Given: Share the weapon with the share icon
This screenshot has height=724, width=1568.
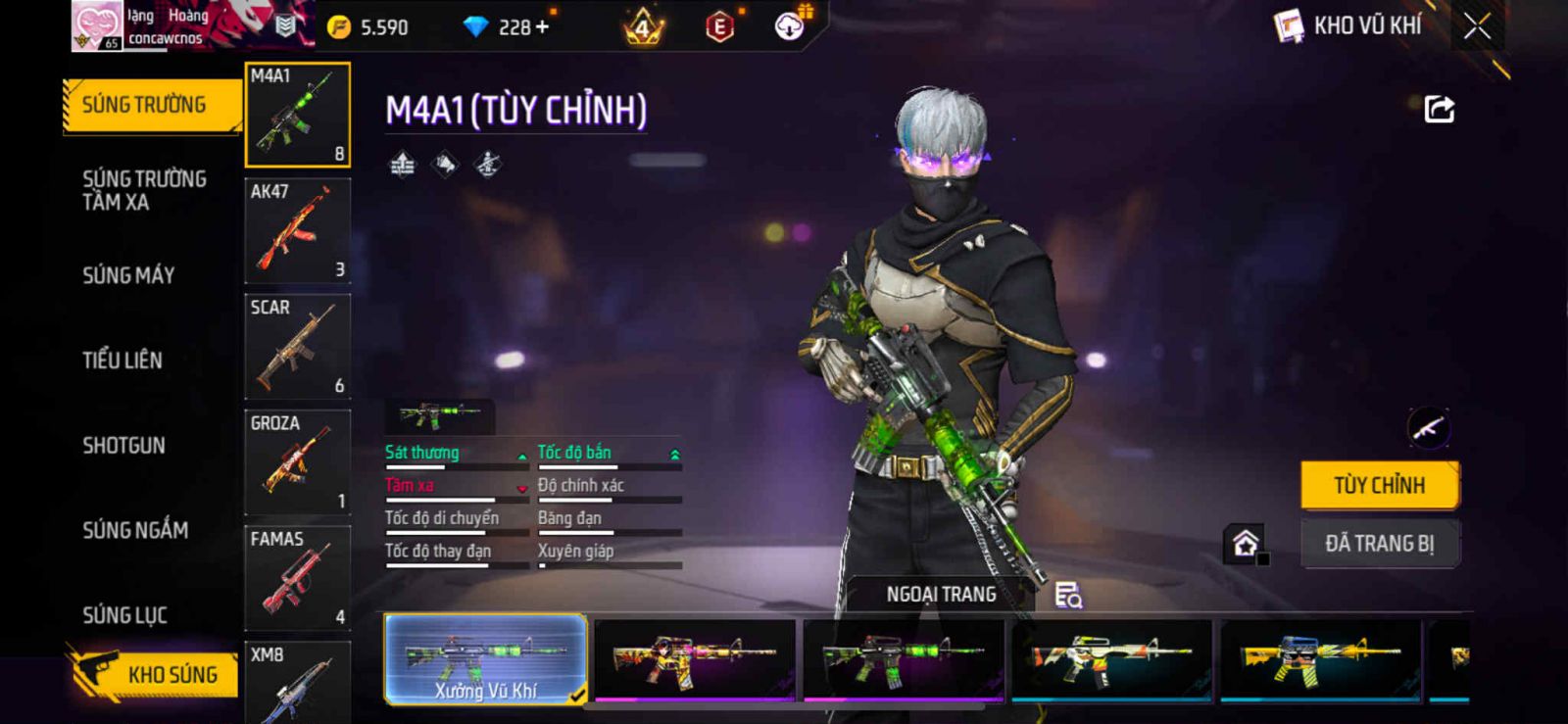Looking at the screenshot, I should point(1439,109).
